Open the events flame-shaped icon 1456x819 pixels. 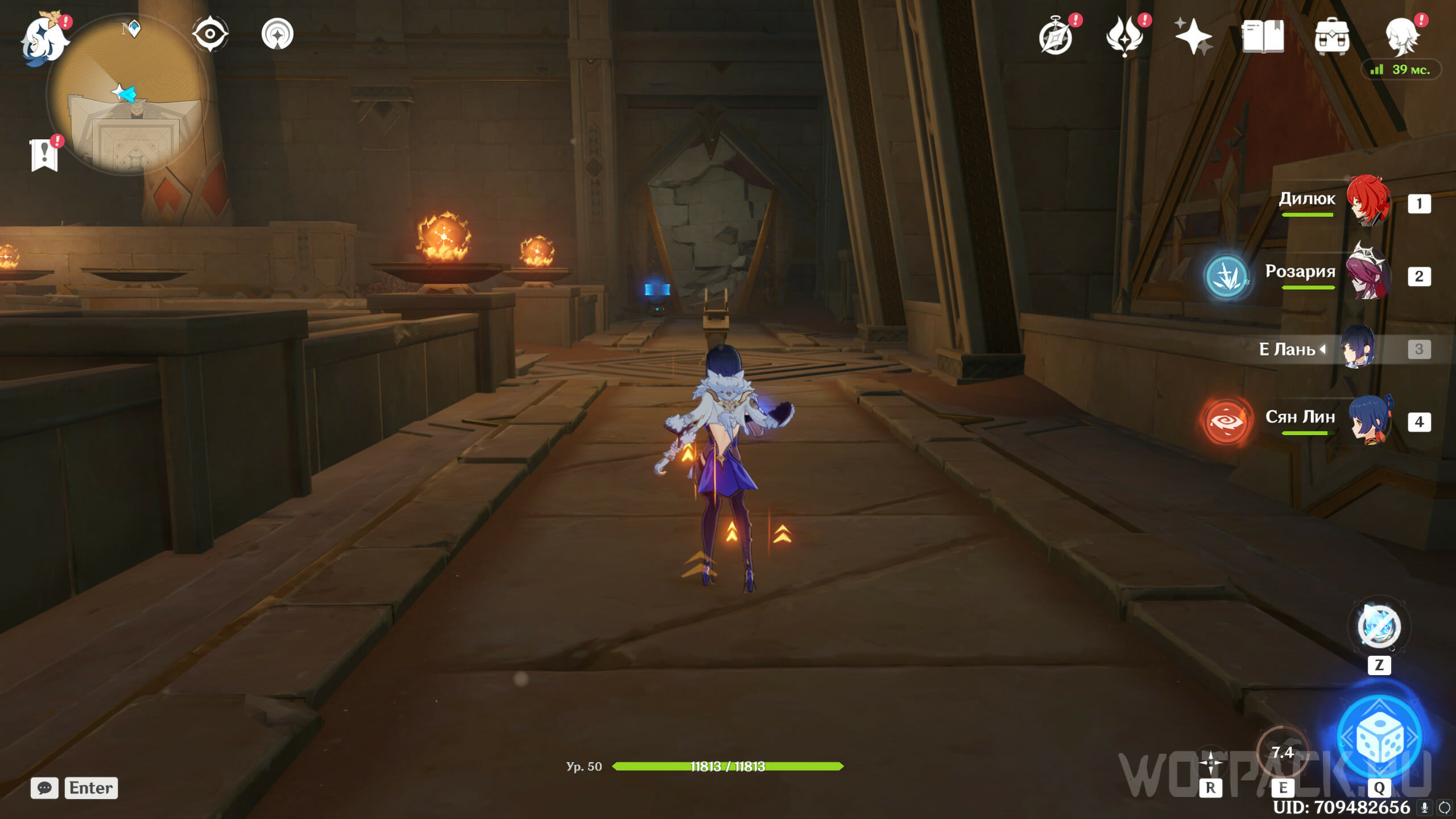point(1124,36)
